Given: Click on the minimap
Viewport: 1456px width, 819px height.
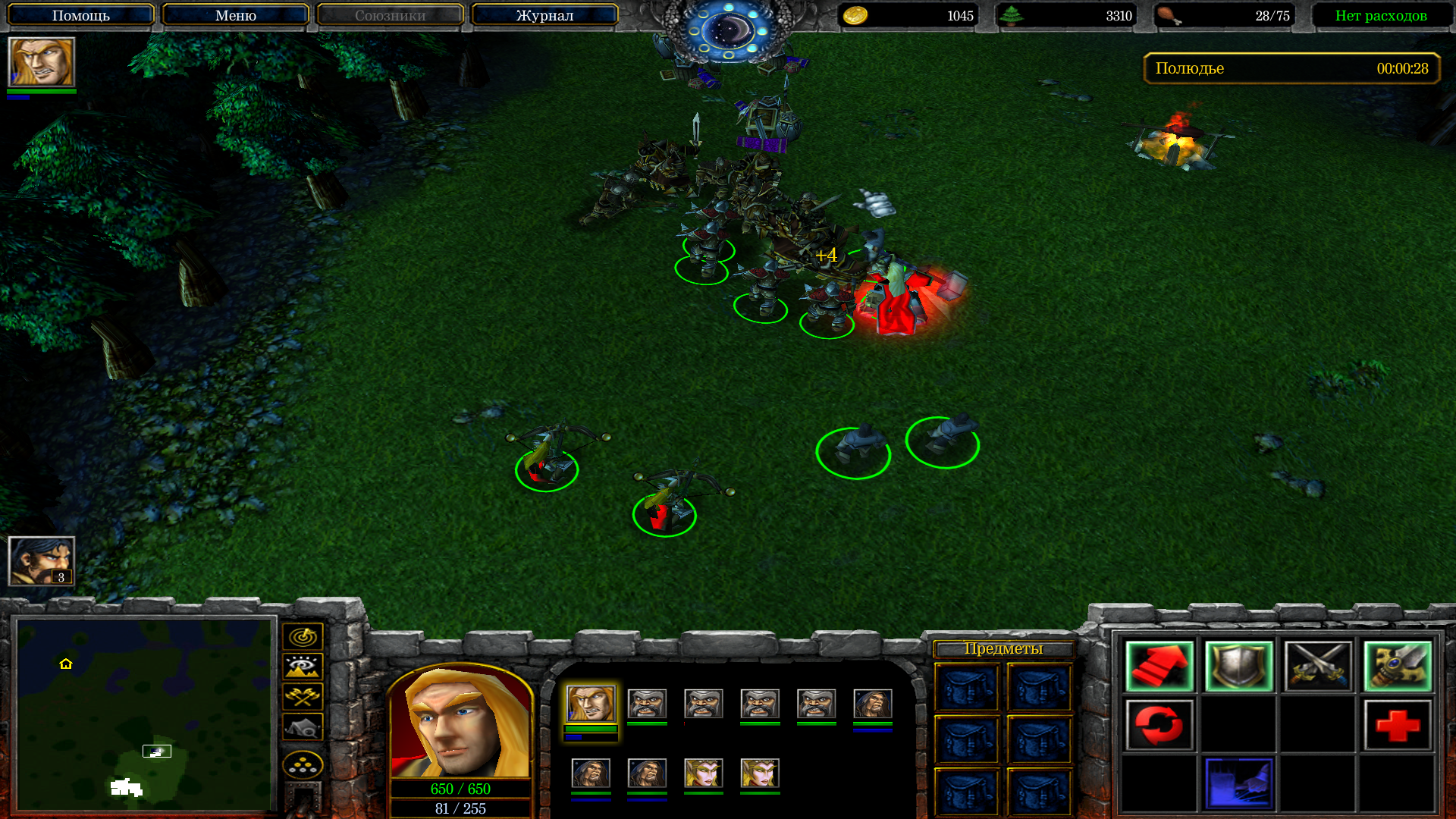Looking at the screenshot, I should (x=144, y=714).
